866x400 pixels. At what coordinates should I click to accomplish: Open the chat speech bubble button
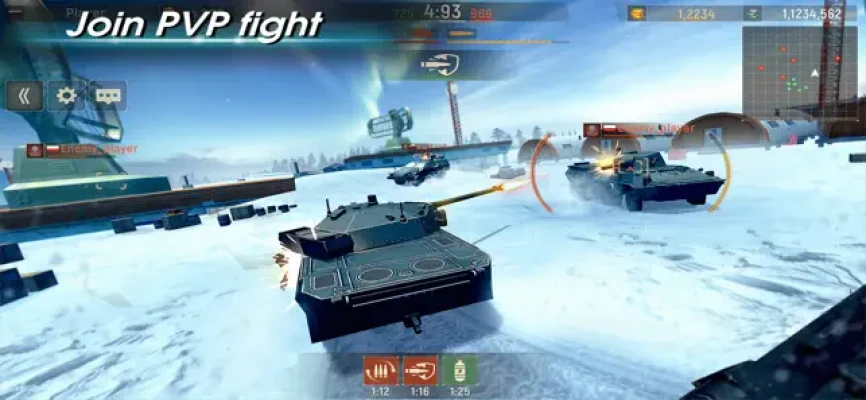[x=108, y=96]
